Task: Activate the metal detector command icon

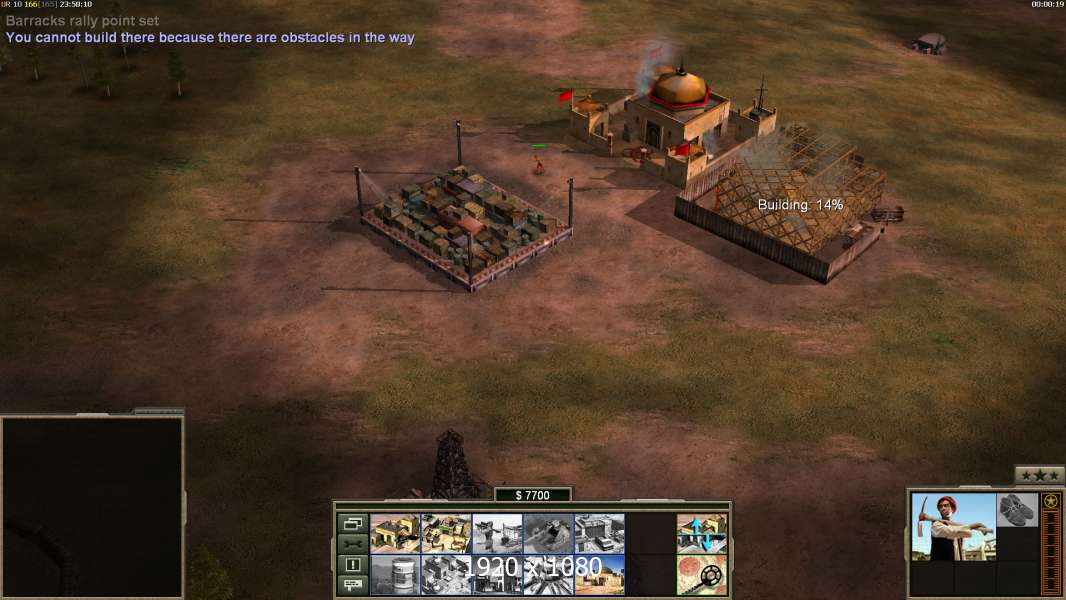Action: click(x=702, y=575)
